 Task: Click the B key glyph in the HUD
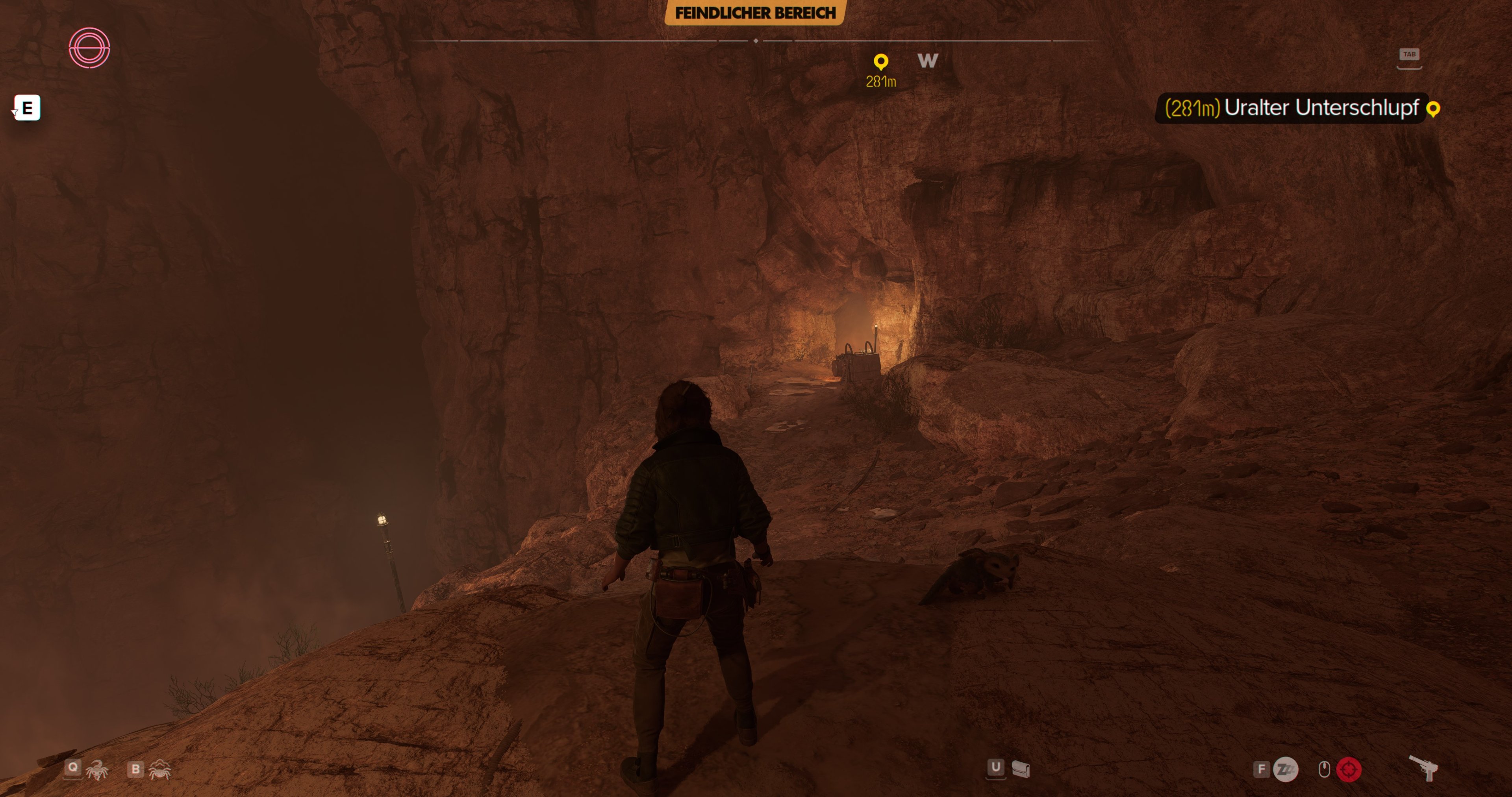click(x=135, y=770)
